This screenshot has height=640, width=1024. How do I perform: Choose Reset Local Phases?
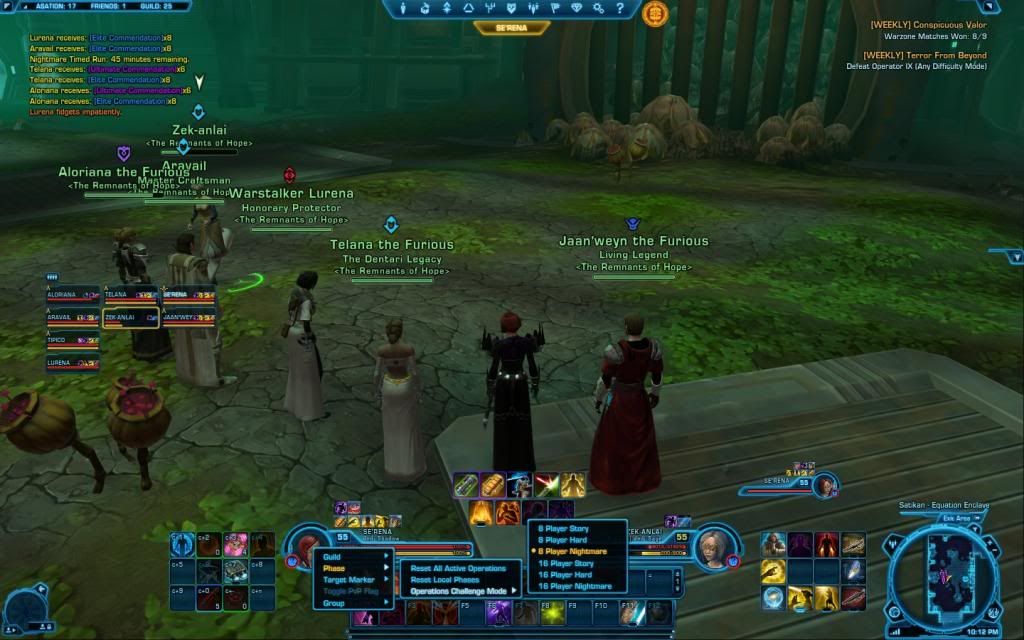pos(445,580)
